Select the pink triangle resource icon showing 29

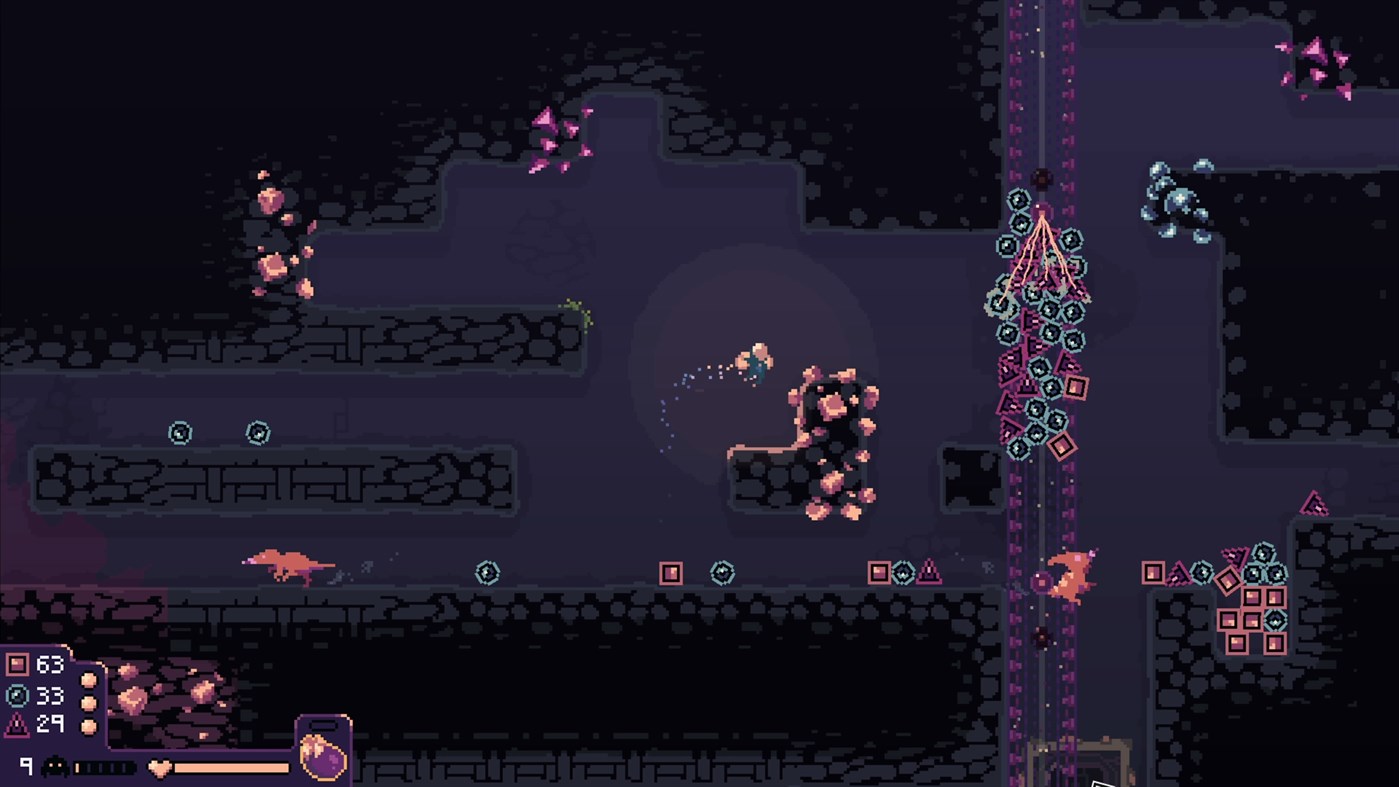16,725
